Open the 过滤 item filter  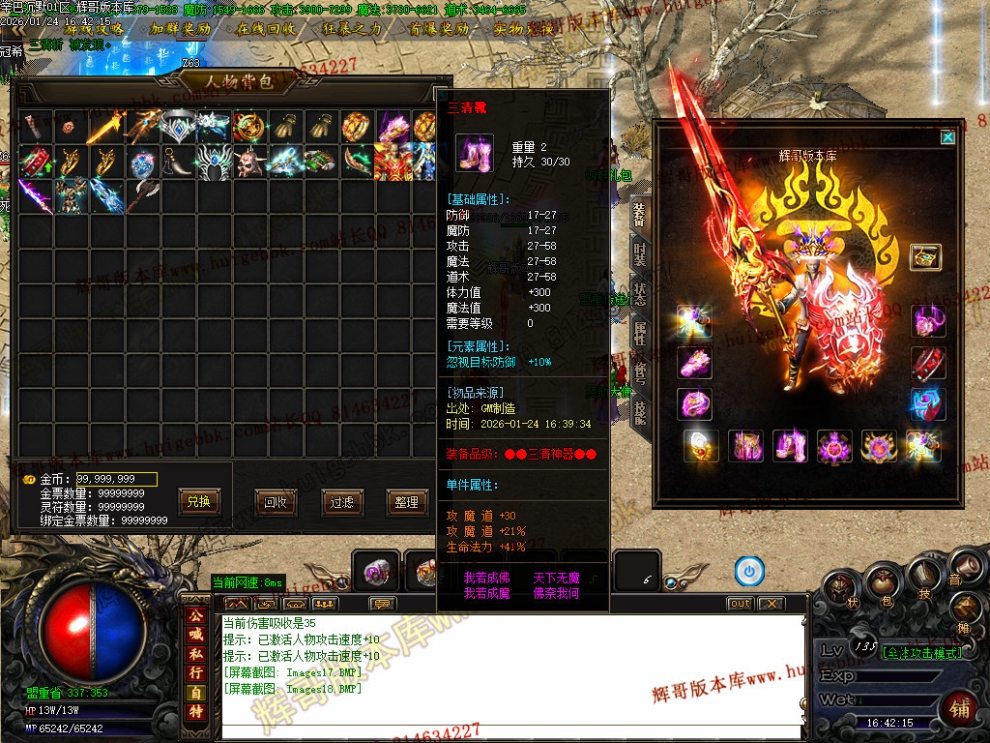pos(342,502)
